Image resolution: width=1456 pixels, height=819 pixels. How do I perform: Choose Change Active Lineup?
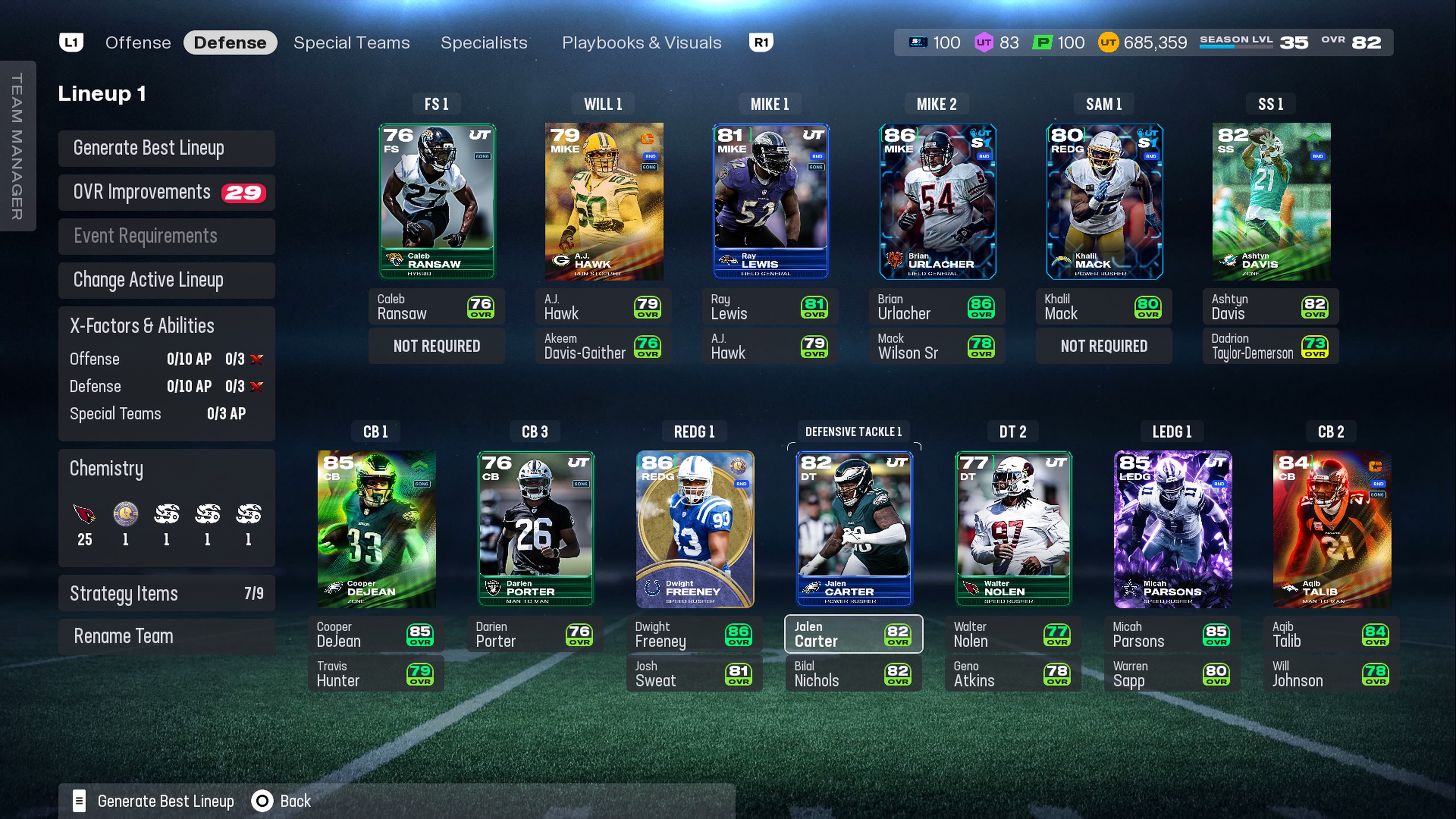pyautogui.click(x=166, y=280)
